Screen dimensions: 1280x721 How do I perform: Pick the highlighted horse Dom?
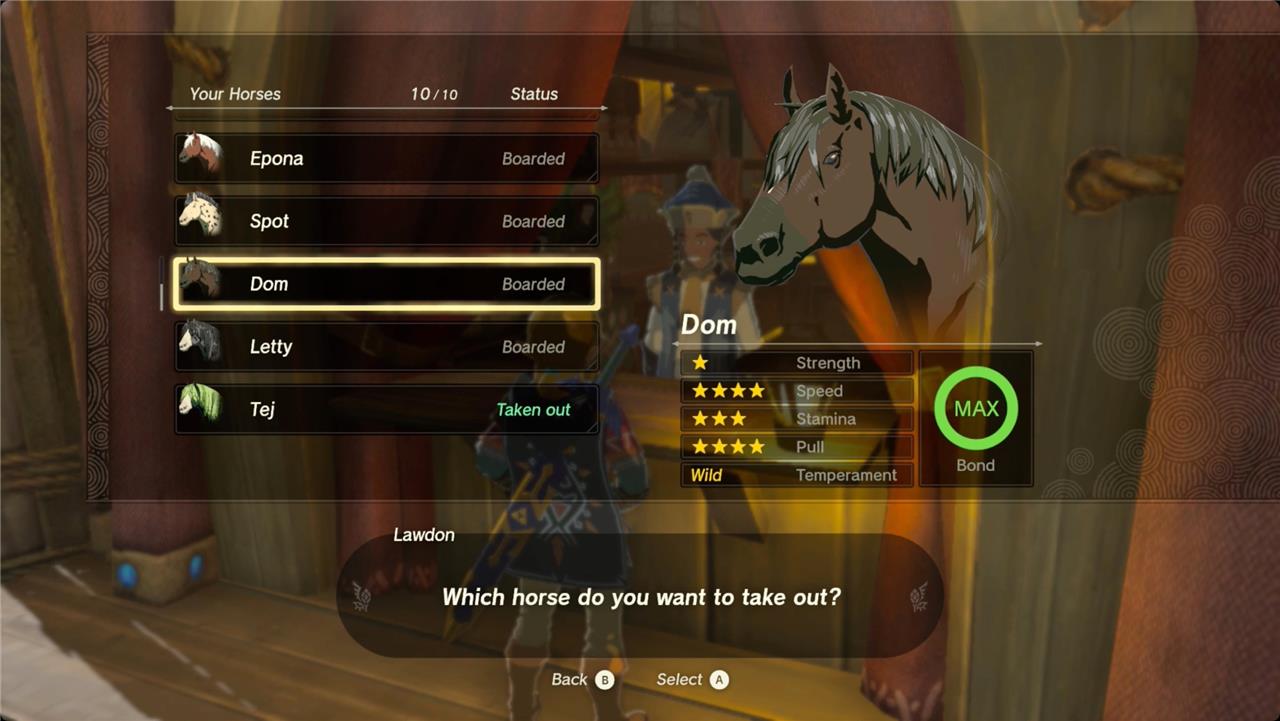387,284
